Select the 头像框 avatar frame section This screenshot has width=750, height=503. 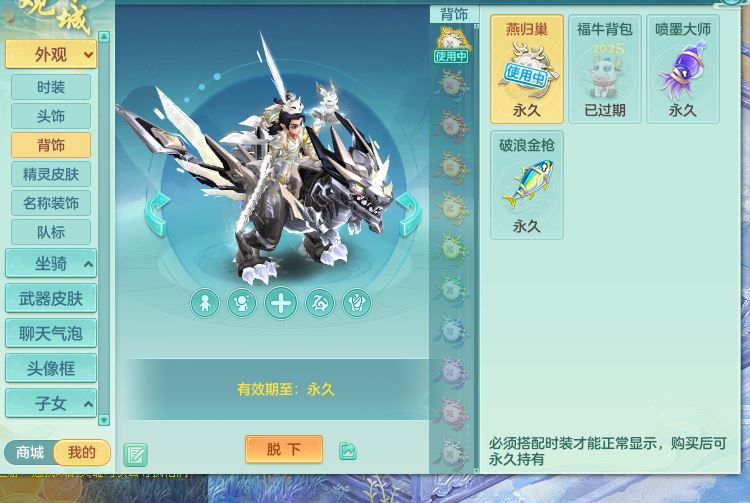pyautogui.click(x=50, y=368)
